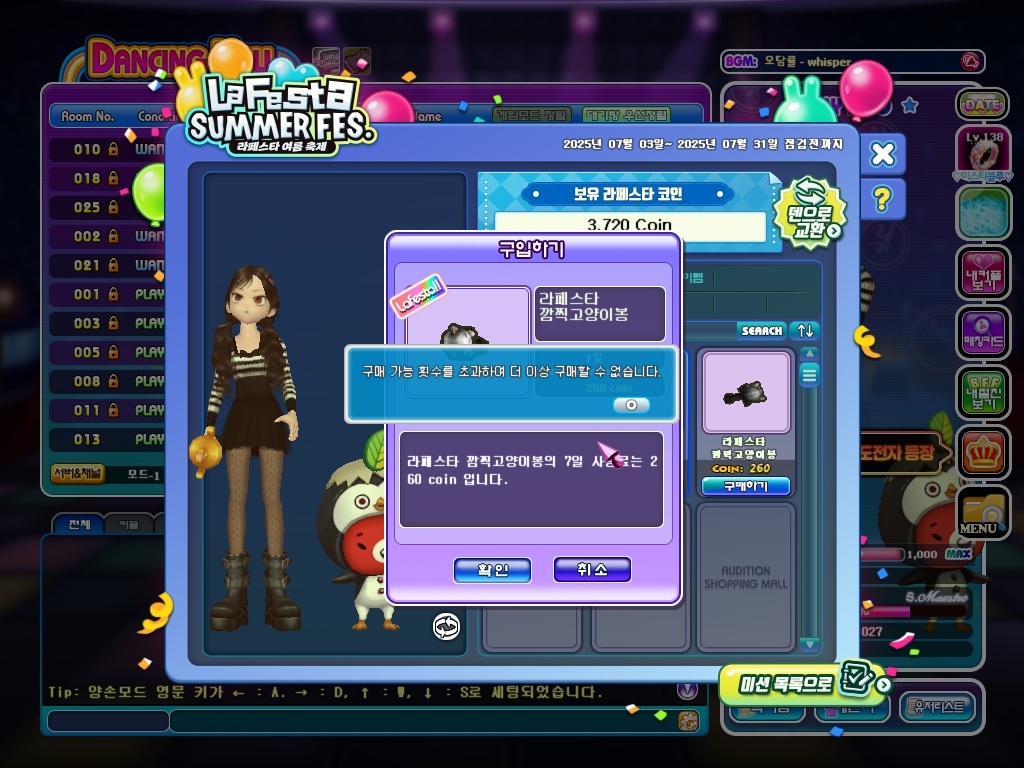1024x768 pixels.
Task: Select the 라페스타 깜찍고양이봉 item thumbnail
Action: pos(746,393)
